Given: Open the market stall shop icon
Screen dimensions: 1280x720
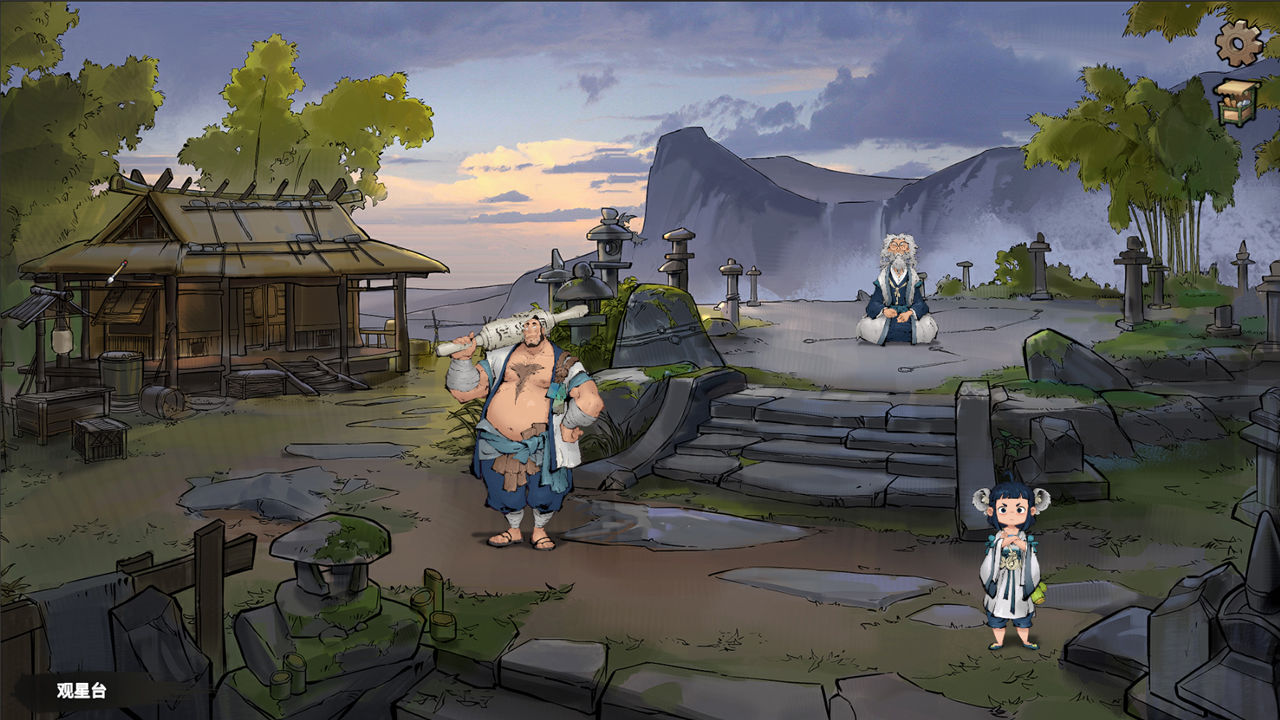Looking at the screenshot, I should (x=1237, y=102).
